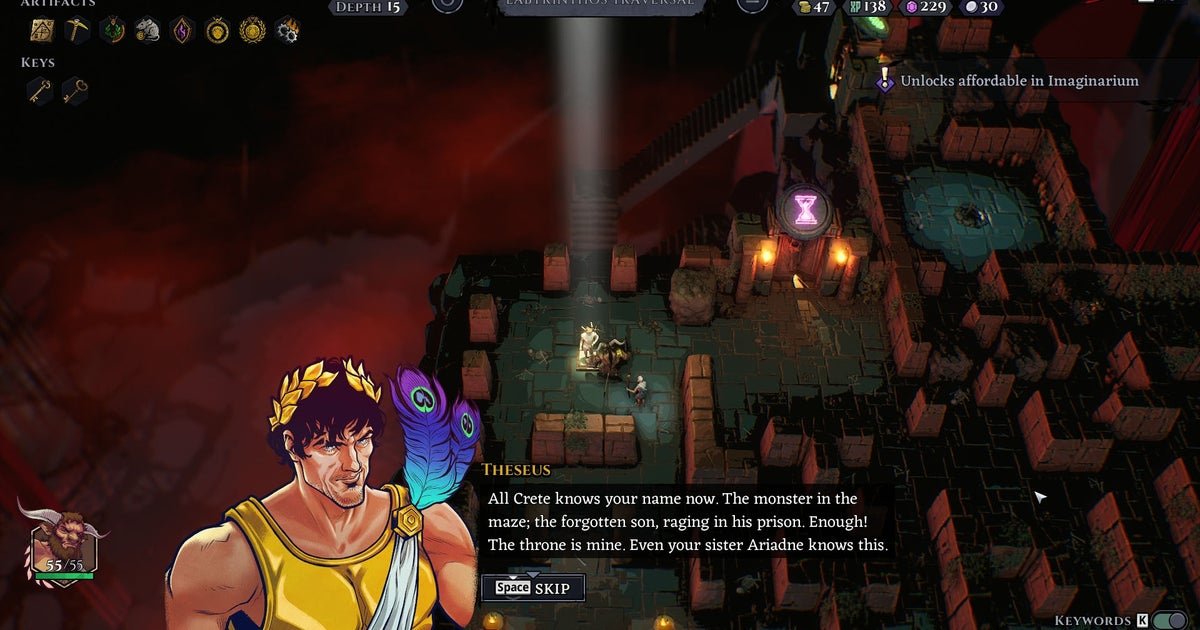Show the purple gem currency details

(x=925, y=7)
